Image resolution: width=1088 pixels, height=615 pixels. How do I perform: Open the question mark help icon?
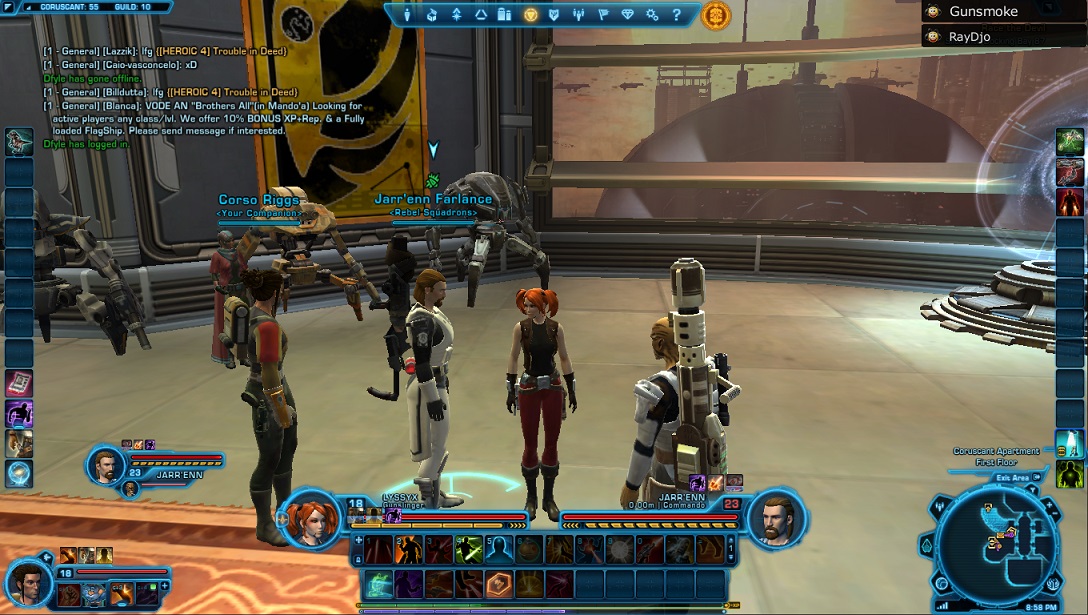[676, 15]
